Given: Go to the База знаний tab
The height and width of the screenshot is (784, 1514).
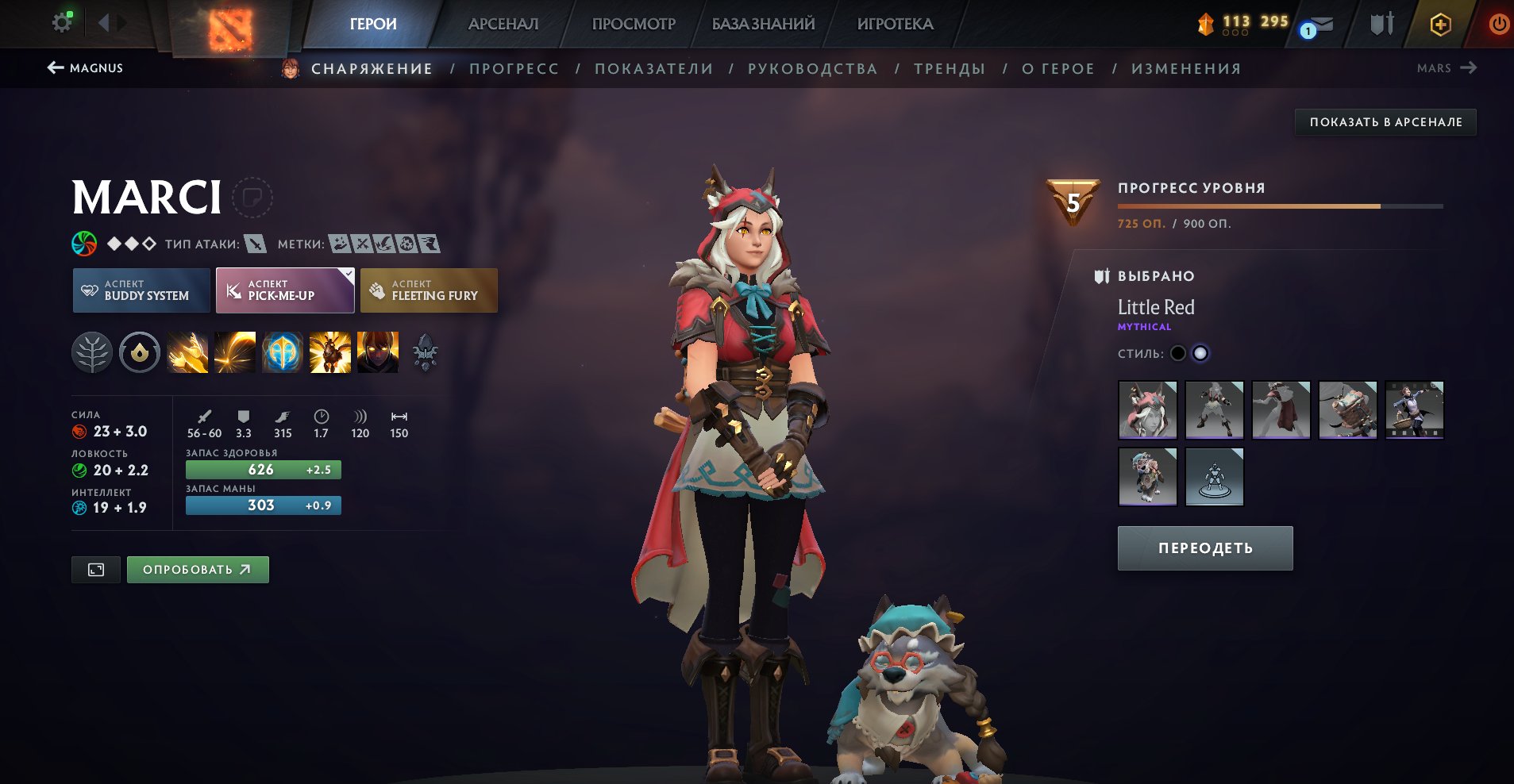Looking at the screenshot, I should pyautogui.click(x=763, y=24).
